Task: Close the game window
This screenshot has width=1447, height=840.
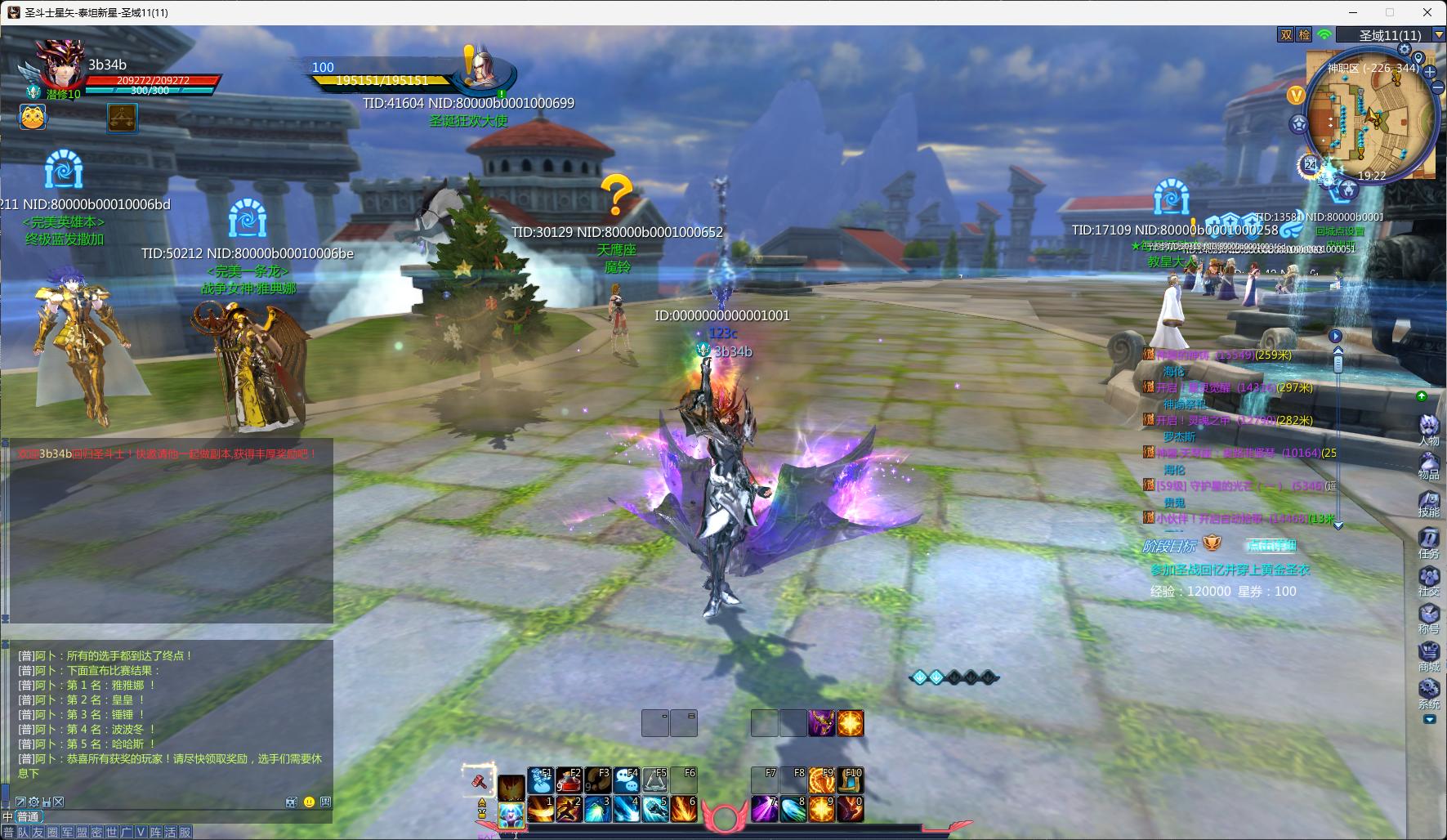Action: coord(1427,12)
